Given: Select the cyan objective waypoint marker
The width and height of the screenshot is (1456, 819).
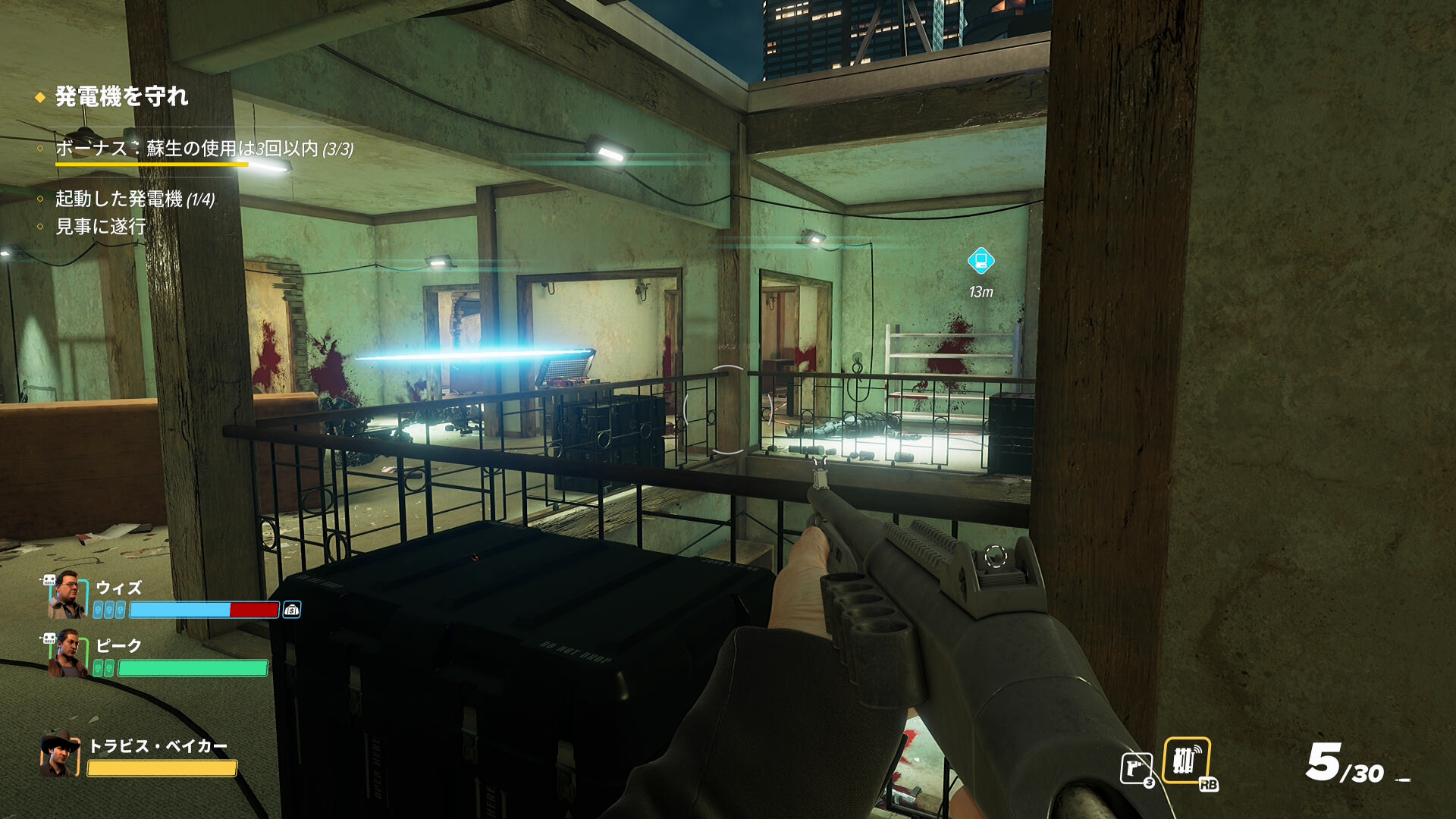Looking at the screenshot, I should [981, 261].
